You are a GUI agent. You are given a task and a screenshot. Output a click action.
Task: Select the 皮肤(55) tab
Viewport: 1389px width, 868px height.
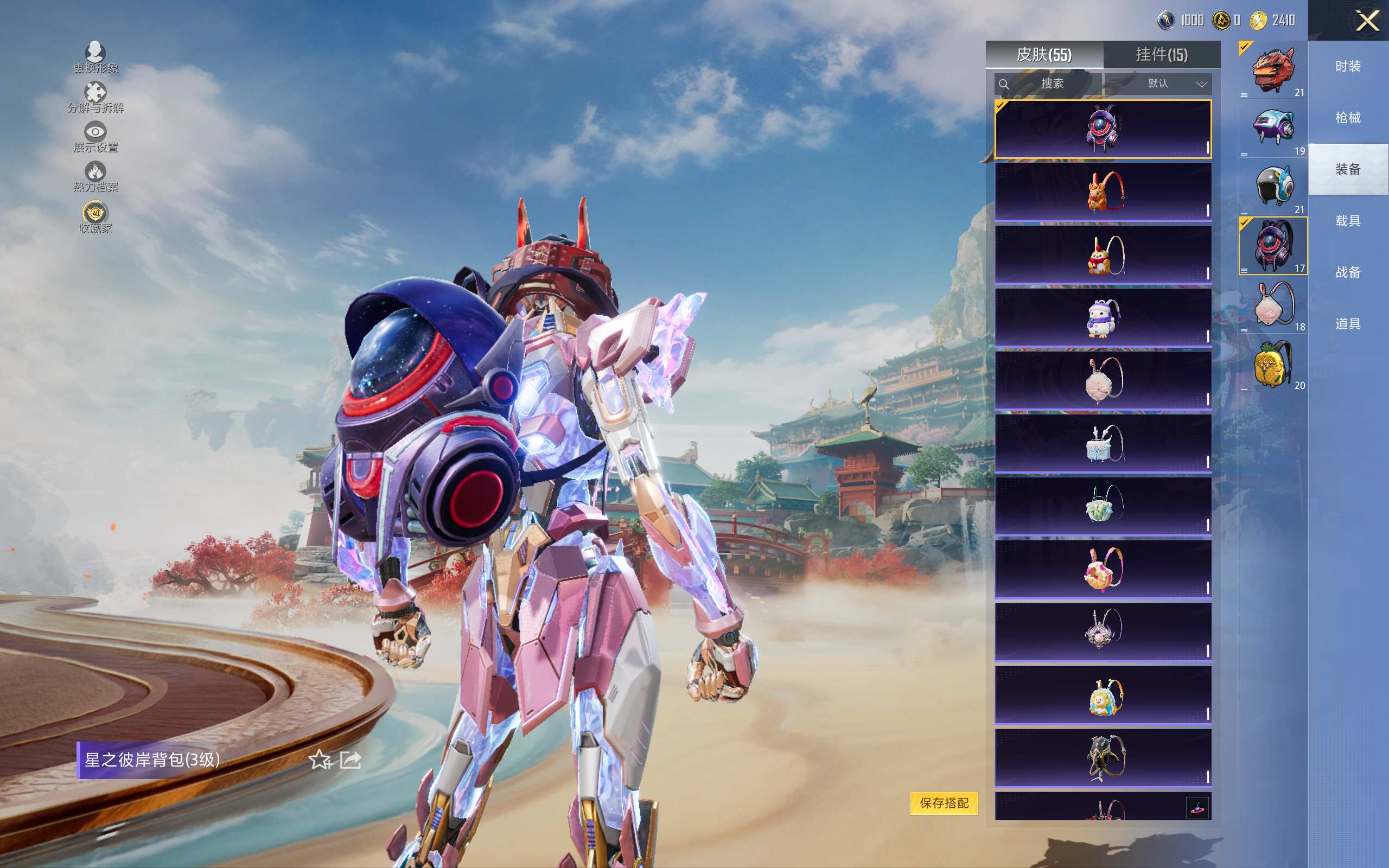(1043, 55)
